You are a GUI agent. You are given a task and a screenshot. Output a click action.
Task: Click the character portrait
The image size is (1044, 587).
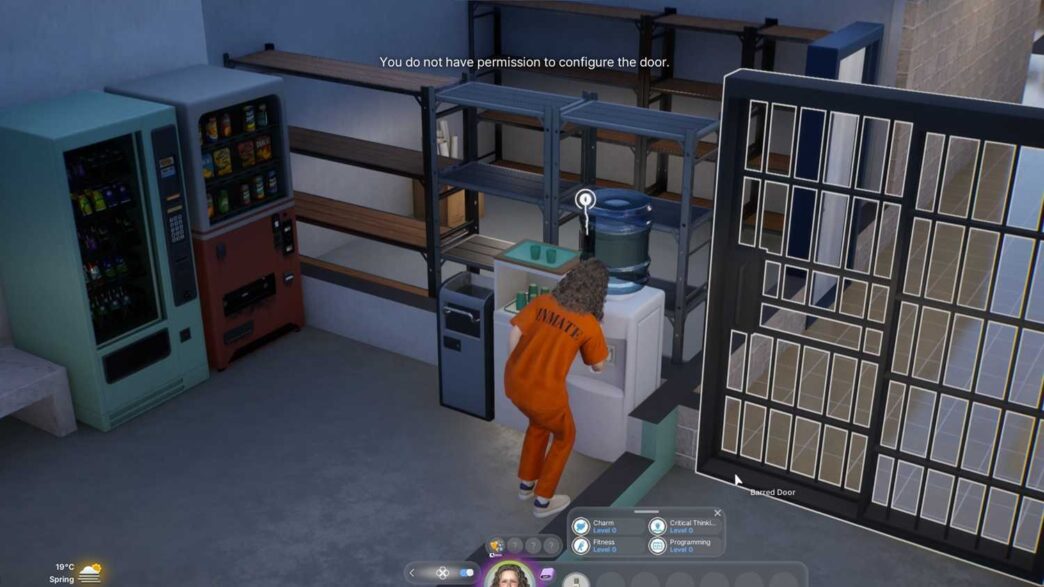[509, 575]
